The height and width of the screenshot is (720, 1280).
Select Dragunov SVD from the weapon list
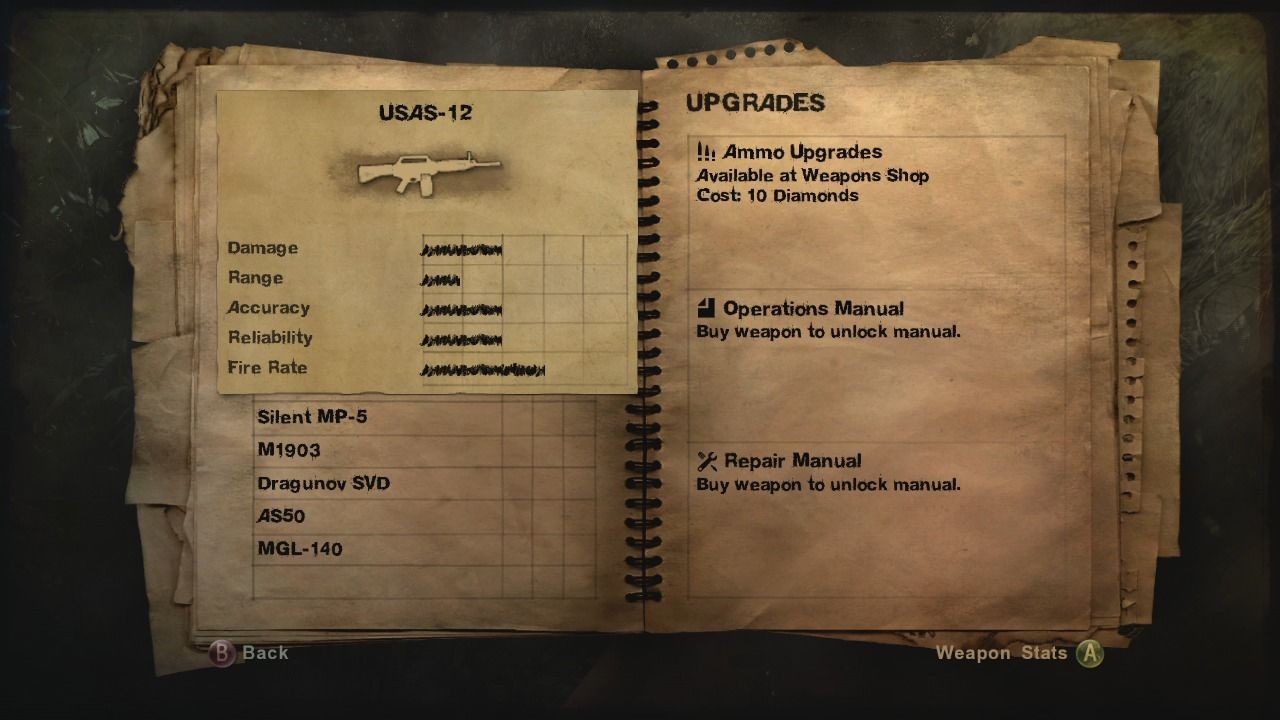[x=323, y=483]
